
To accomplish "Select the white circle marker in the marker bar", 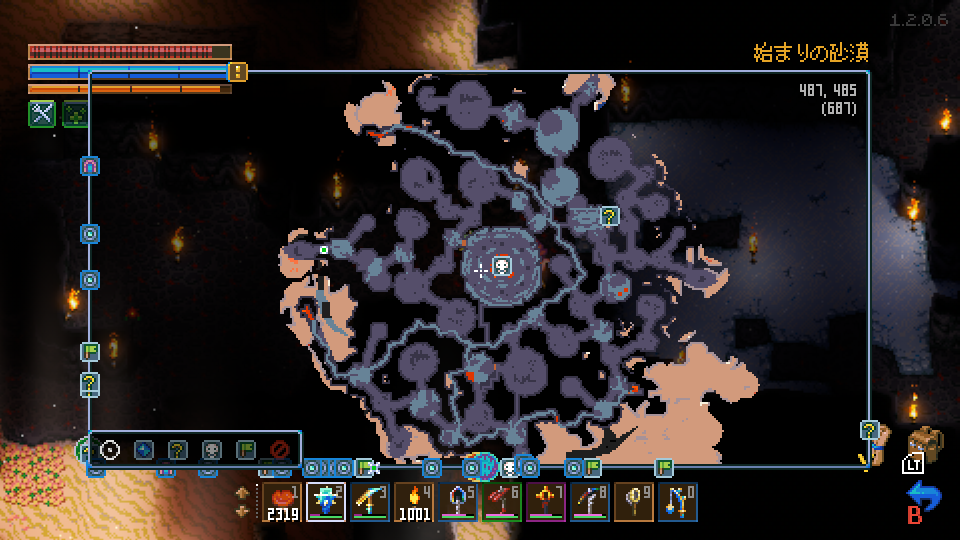I will (110, 450).
